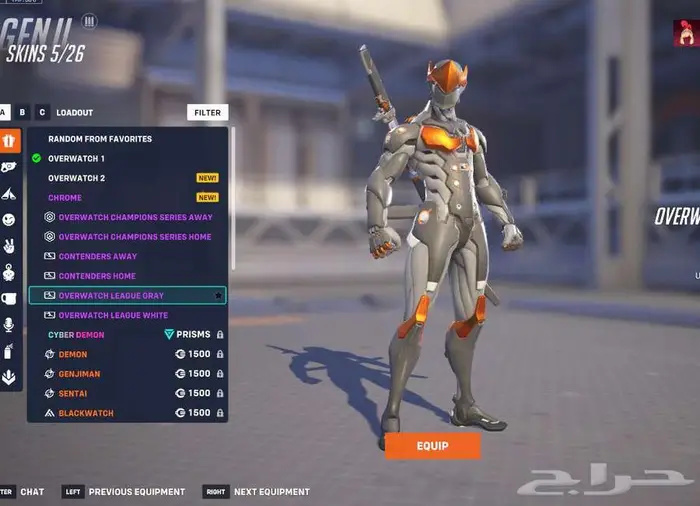This screenshot has height=506, width=700.
Task: Choose the Contenders Away skin
Action: point(97,256)
